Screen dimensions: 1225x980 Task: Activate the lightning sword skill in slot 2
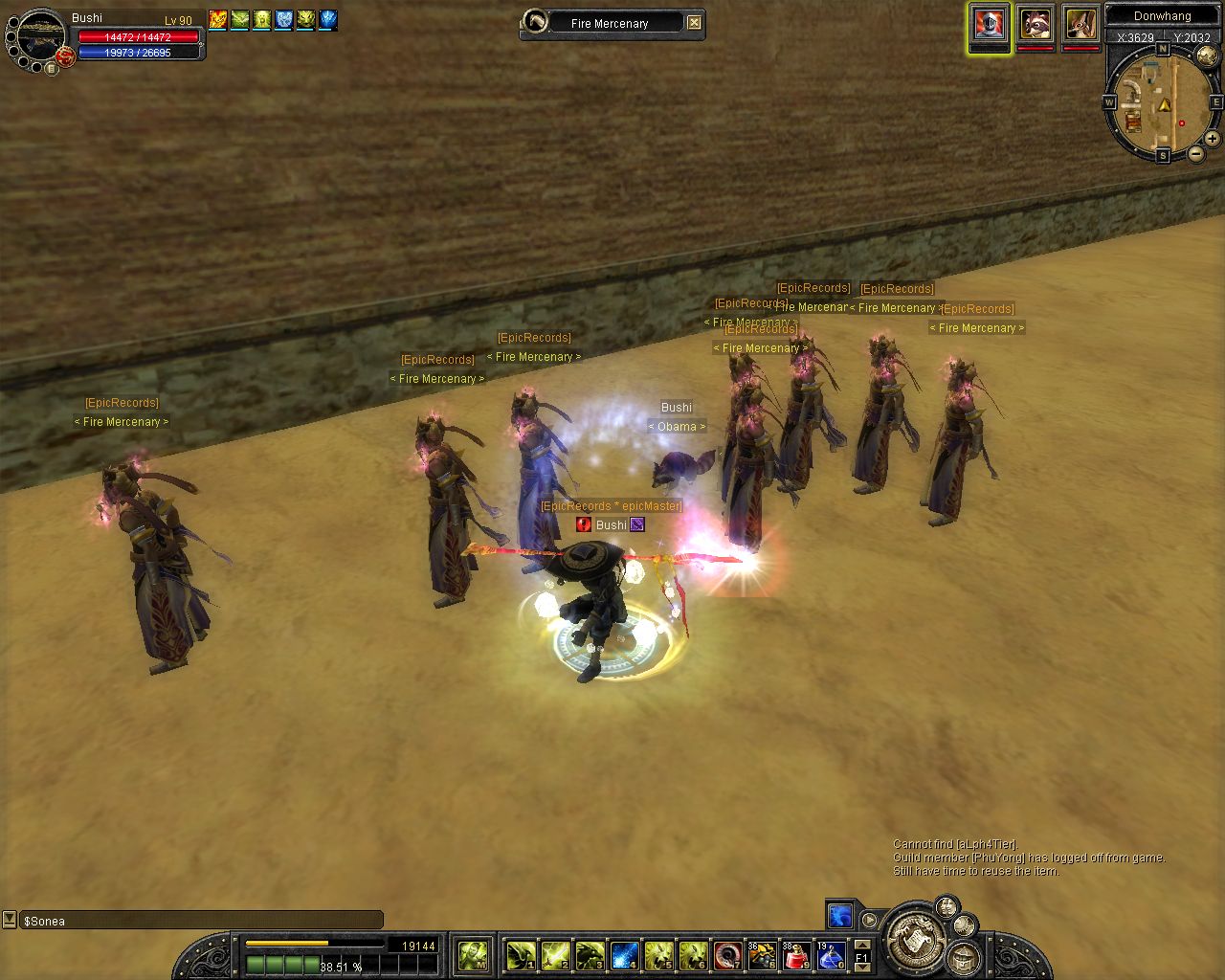pos(555,955)
